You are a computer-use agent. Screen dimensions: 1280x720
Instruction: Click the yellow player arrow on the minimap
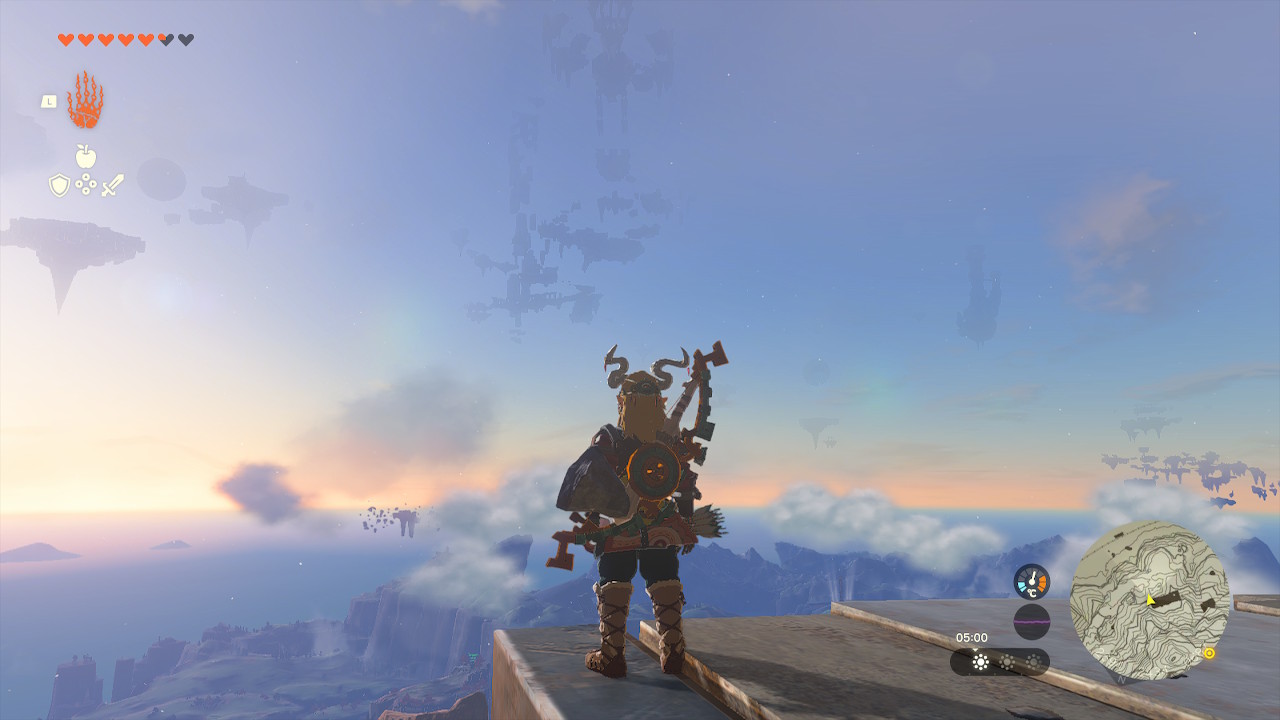tap(1150, 600)
